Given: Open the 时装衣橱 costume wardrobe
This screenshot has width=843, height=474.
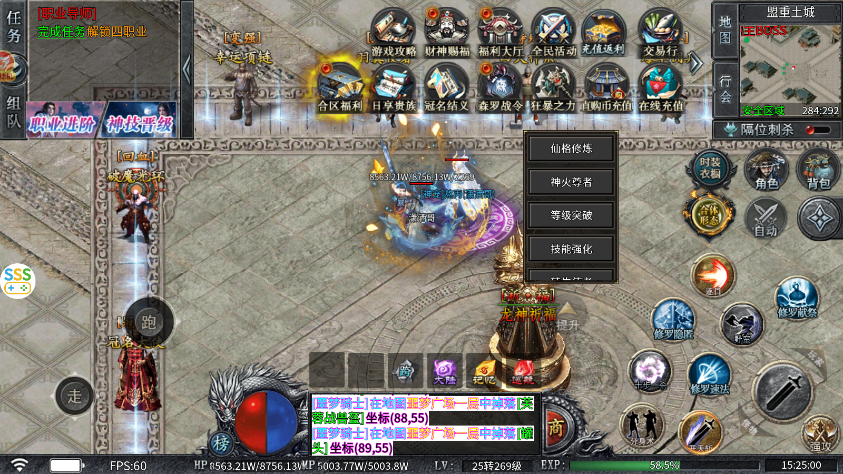Looking at the screenshot, I should tap(710, 168).
